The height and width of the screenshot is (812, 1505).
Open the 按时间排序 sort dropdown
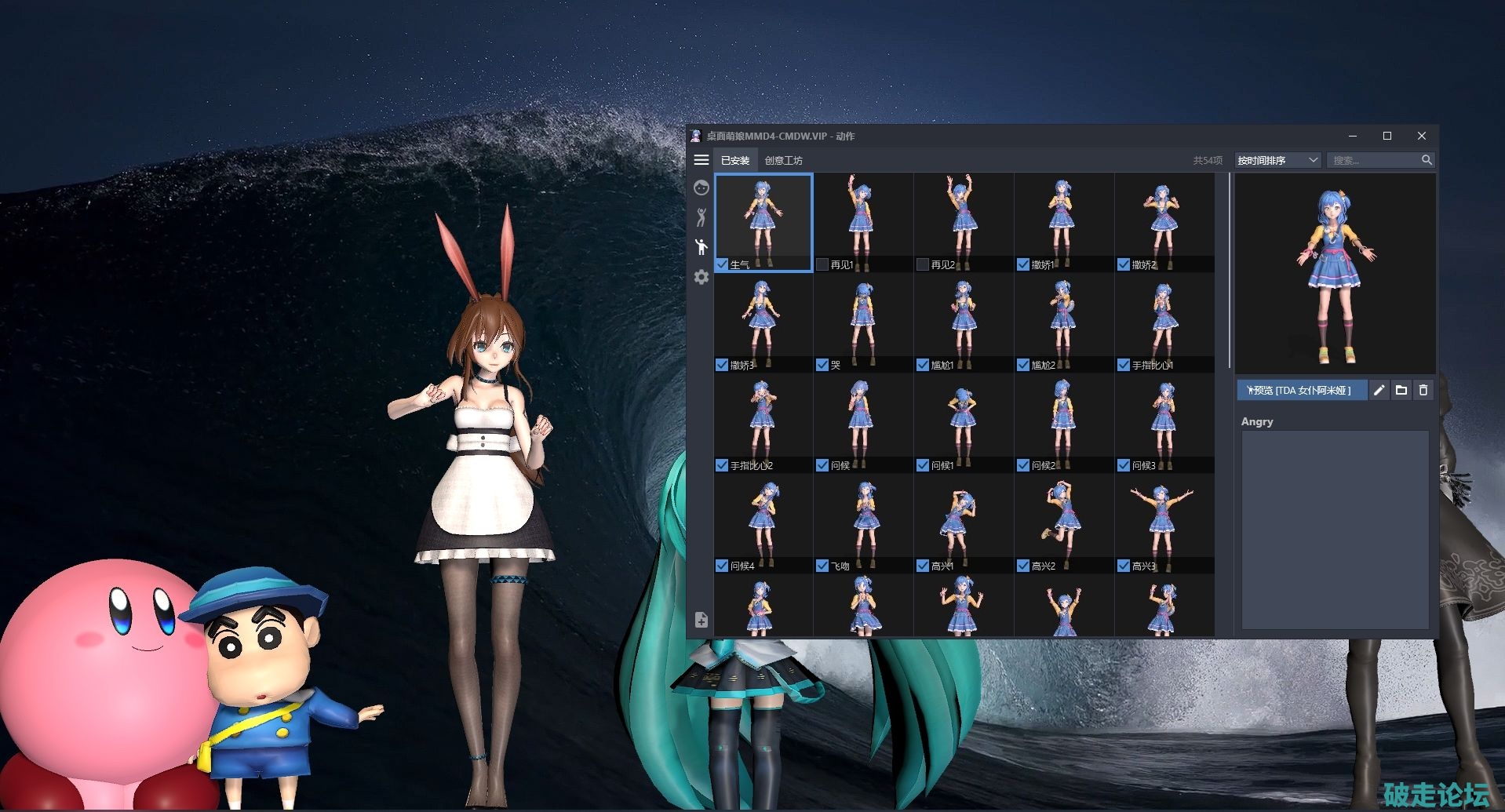point(1277,159)
